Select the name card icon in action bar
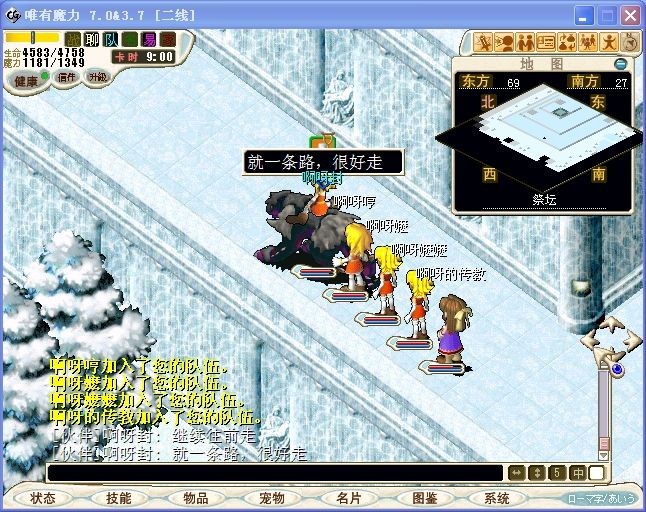Viewport: 646px width, 512px height. pyautogui.click(x=546, y=42)
